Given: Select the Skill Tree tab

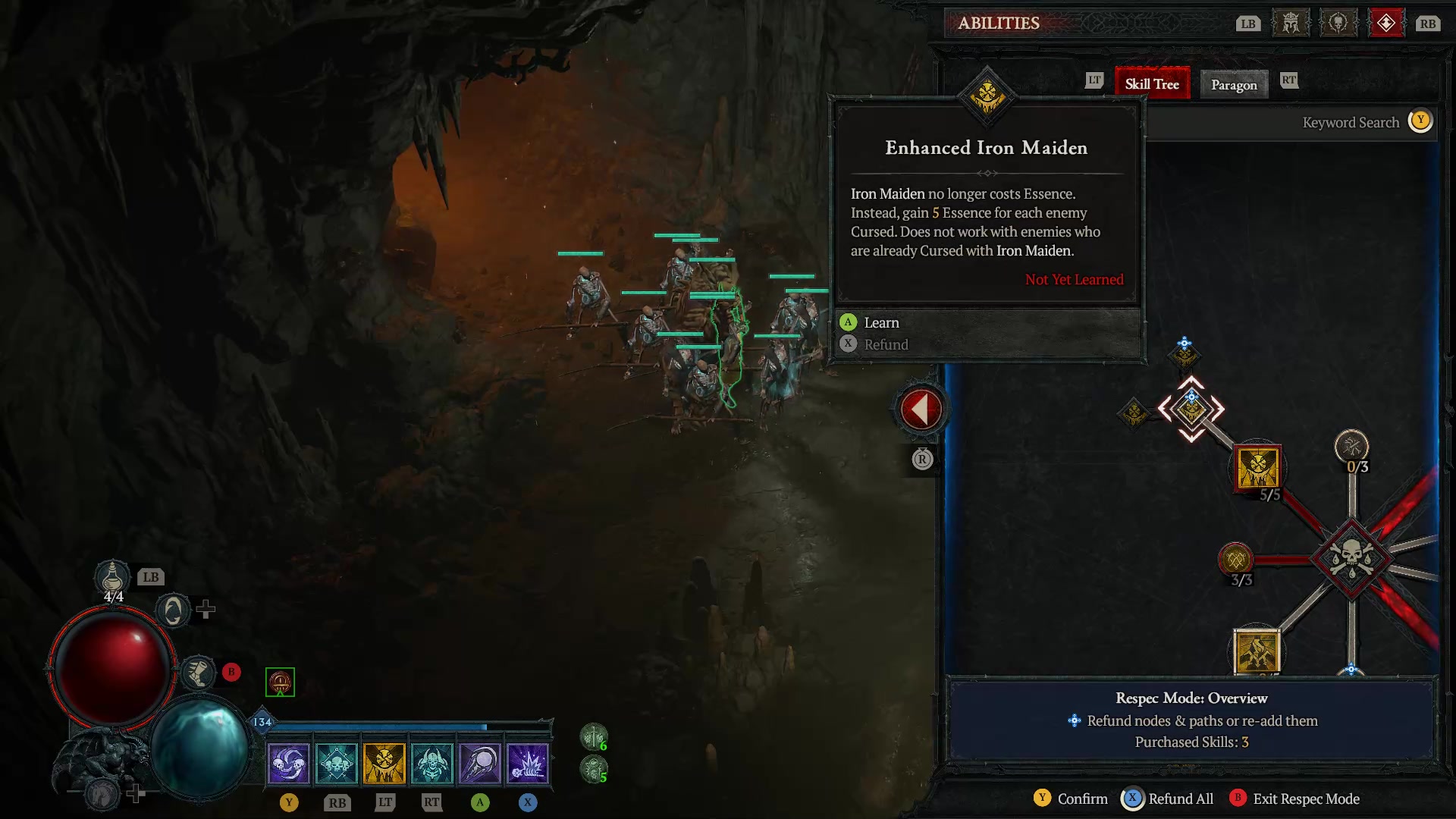Looking at the screenshot, I should (1152, 84).
